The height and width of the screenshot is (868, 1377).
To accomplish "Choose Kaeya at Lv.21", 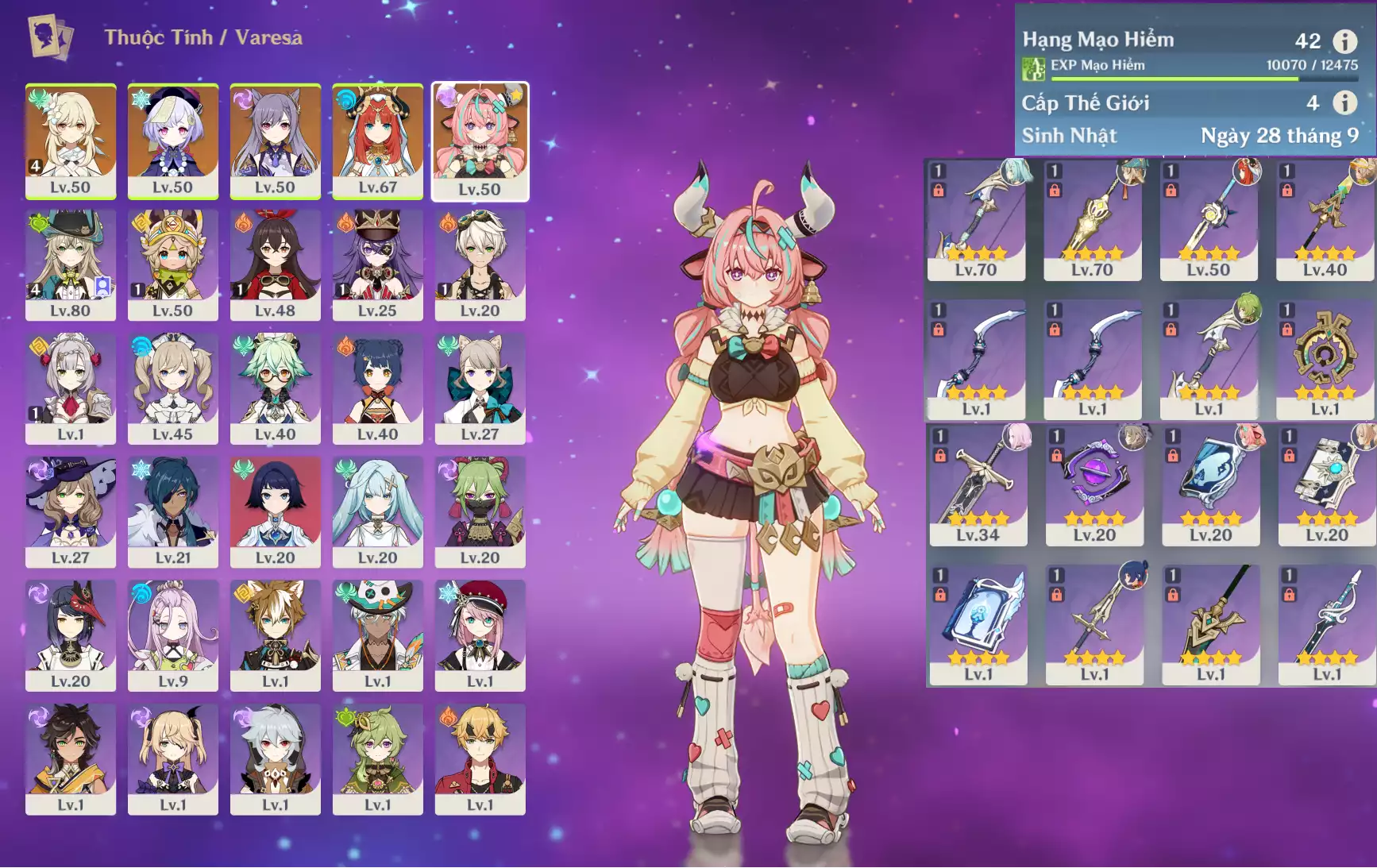I will point(172,511).
